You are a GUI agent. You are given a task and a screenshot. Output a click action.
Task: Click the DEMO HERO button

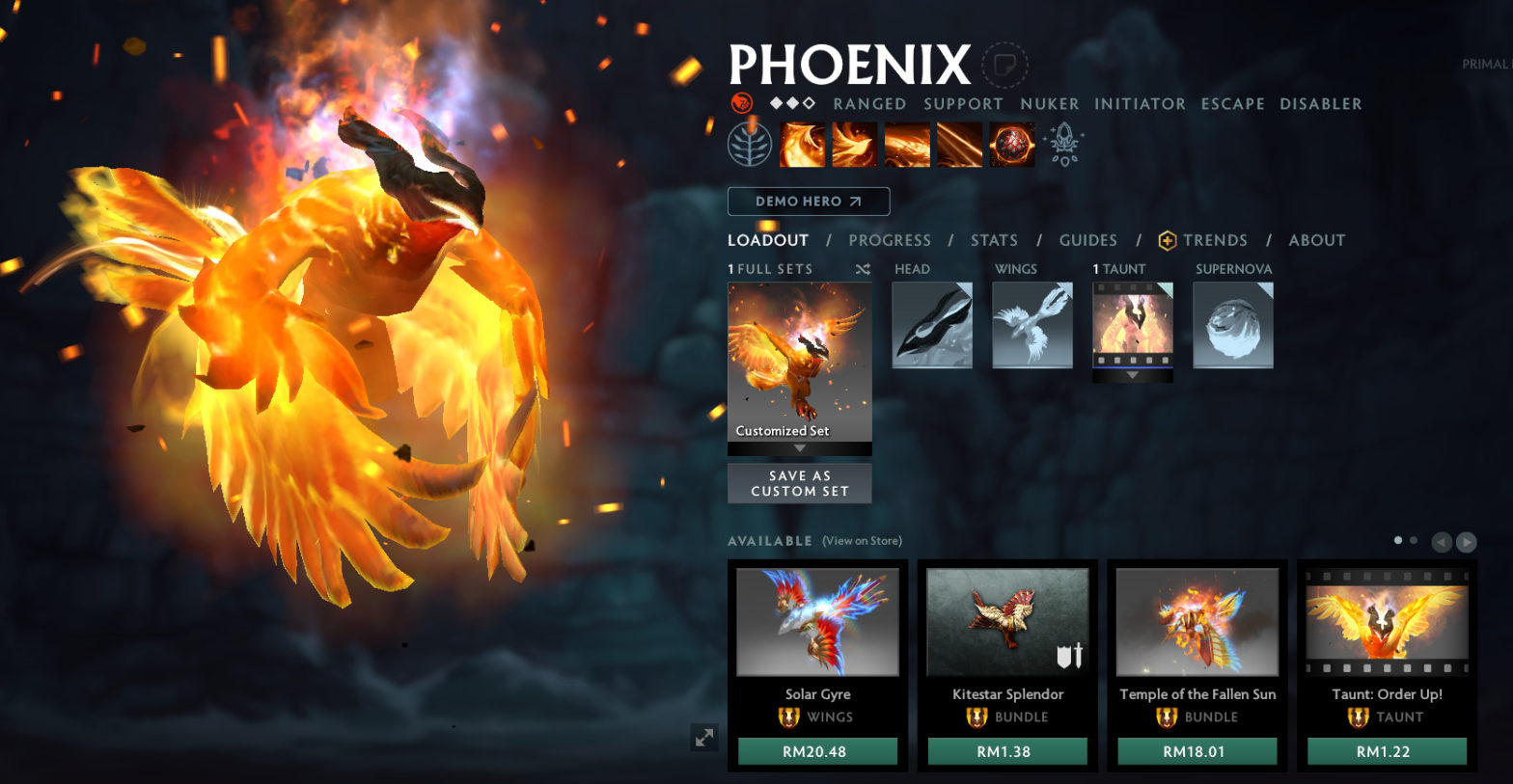(809, 201)
